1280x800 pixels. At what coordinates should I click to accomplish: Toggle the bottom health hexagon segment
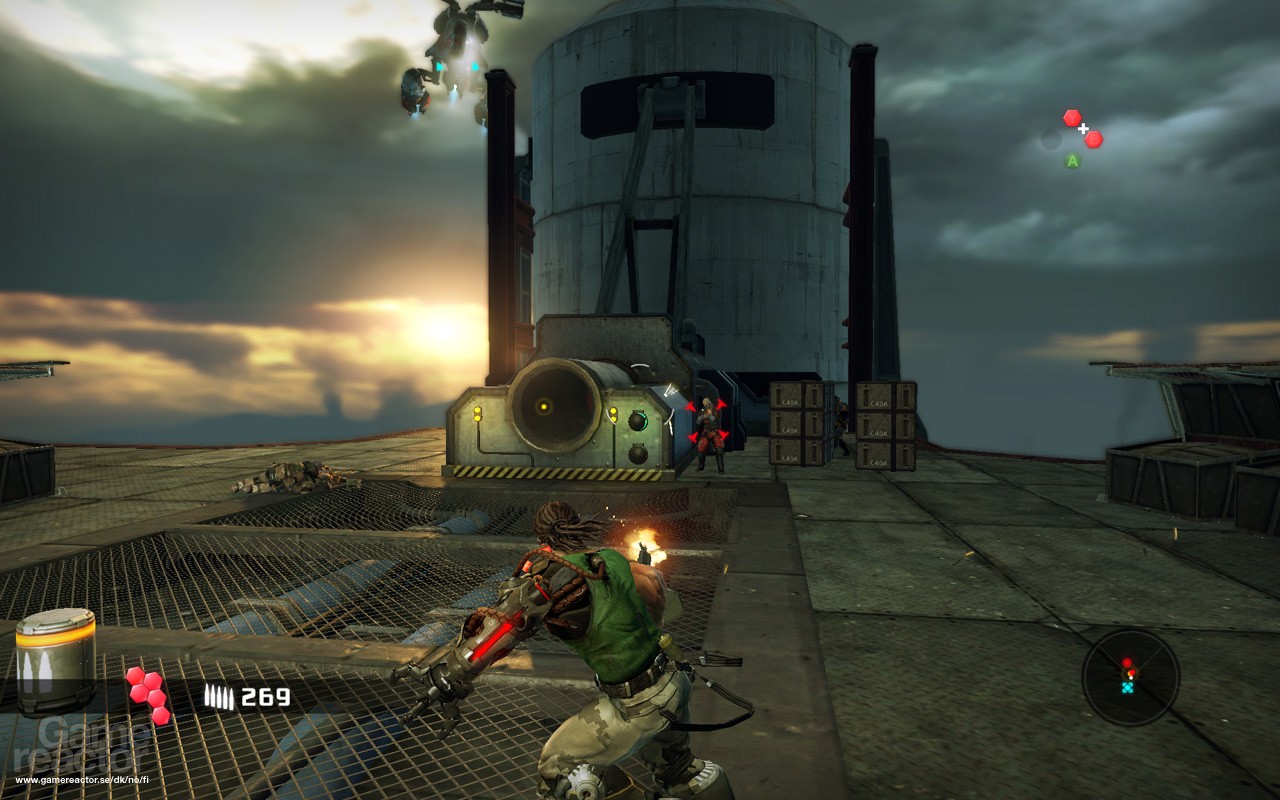click(x=160, y=715)
